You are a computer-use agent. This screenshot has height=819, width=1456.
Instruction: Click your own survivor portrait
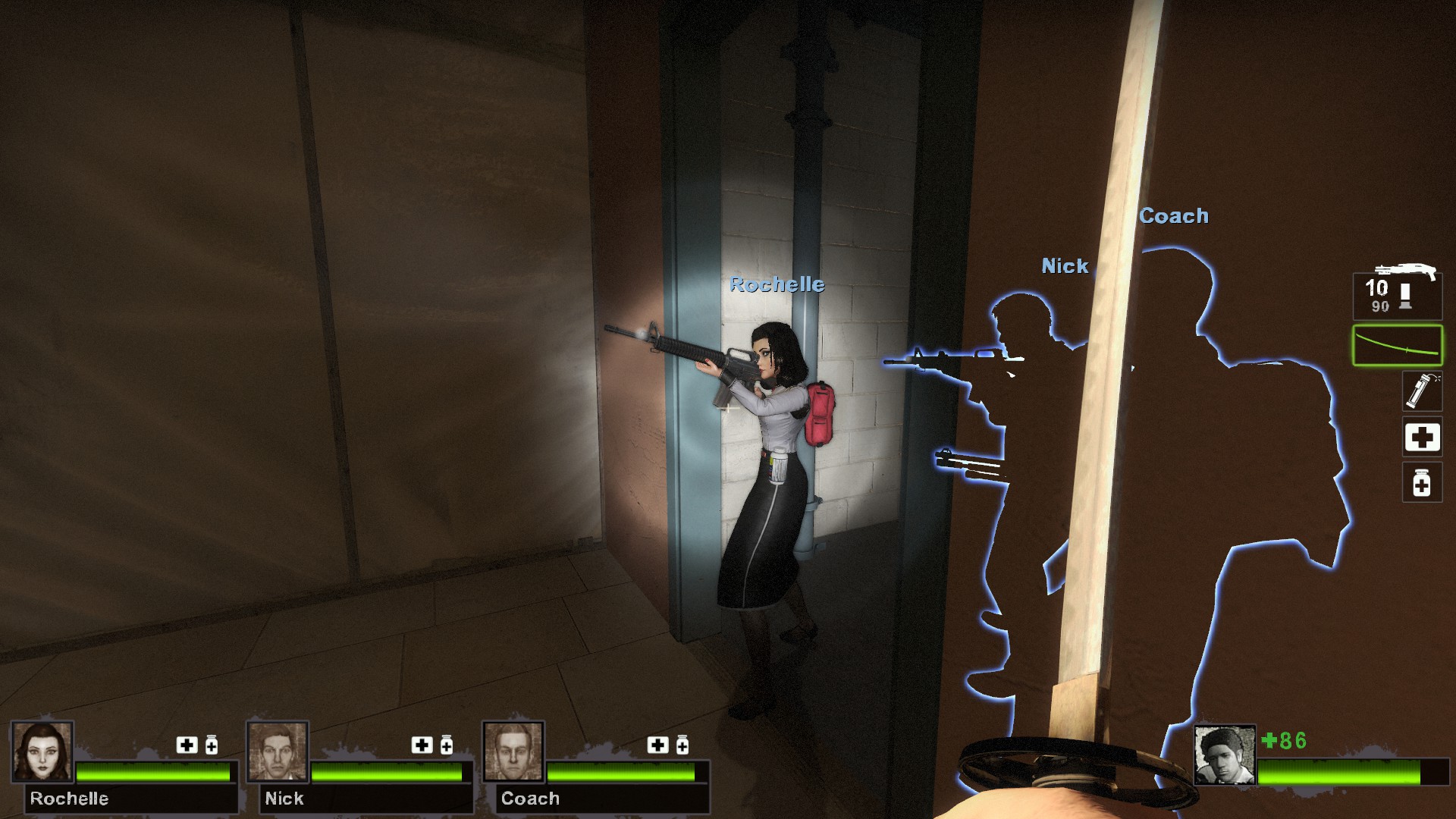pyautogui.click(x=1224, y=755)
